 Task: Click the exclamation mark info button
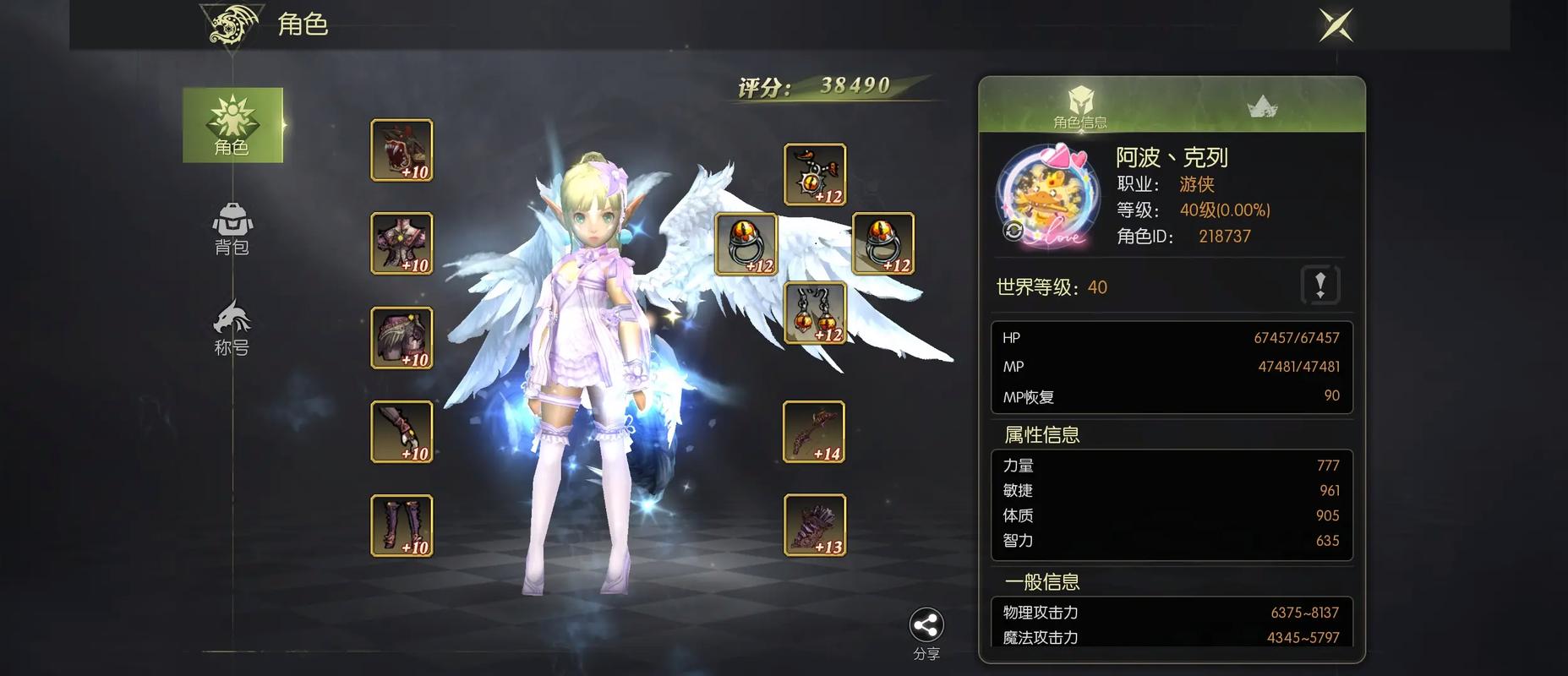coord(1320,285)
